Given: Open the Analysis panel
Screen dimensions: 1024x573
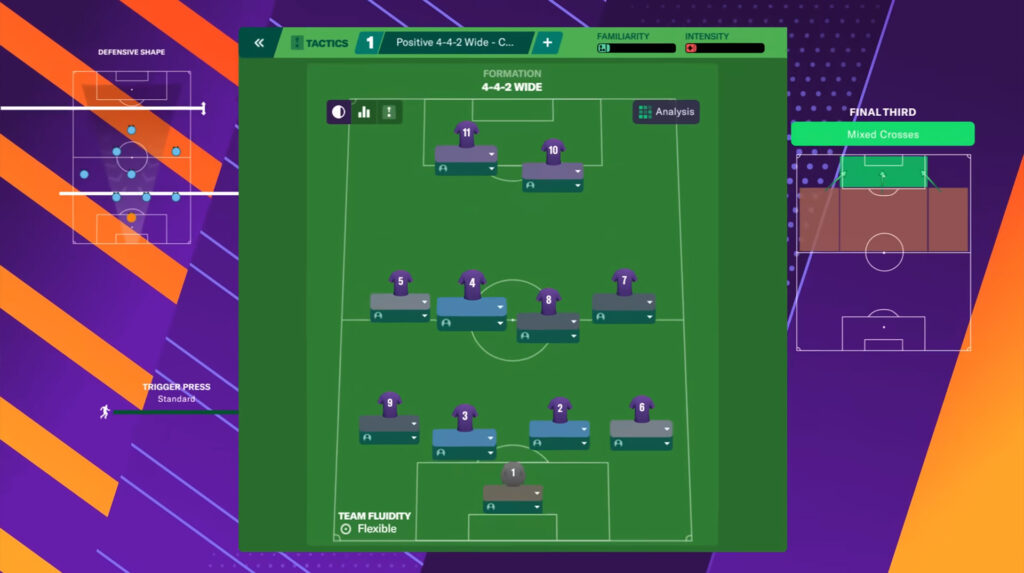Looking at the screenshot, I should [x=666, y=112].
